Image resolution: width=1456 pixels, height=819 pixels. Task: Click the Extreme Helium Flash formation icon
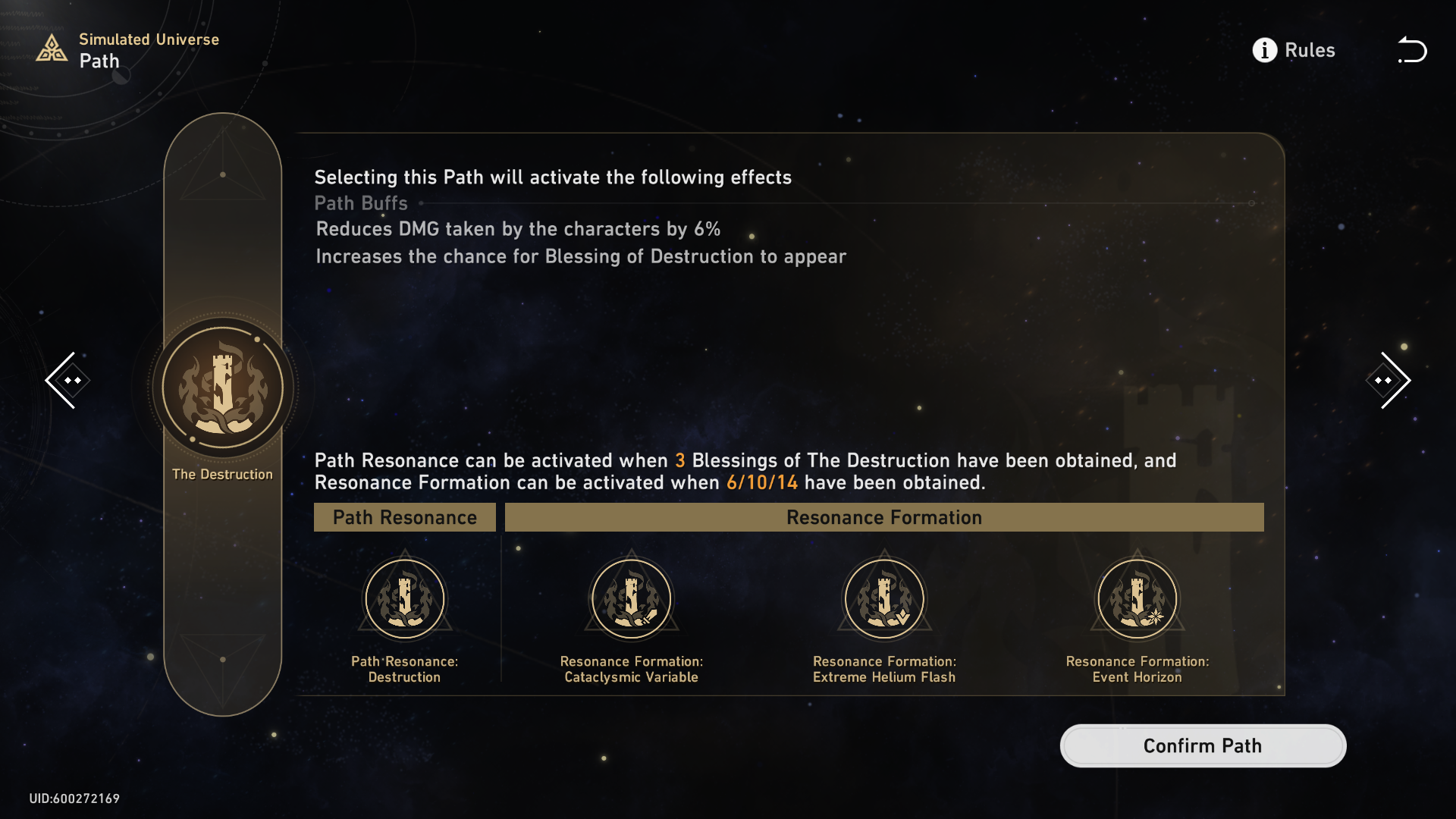point(883,598)
